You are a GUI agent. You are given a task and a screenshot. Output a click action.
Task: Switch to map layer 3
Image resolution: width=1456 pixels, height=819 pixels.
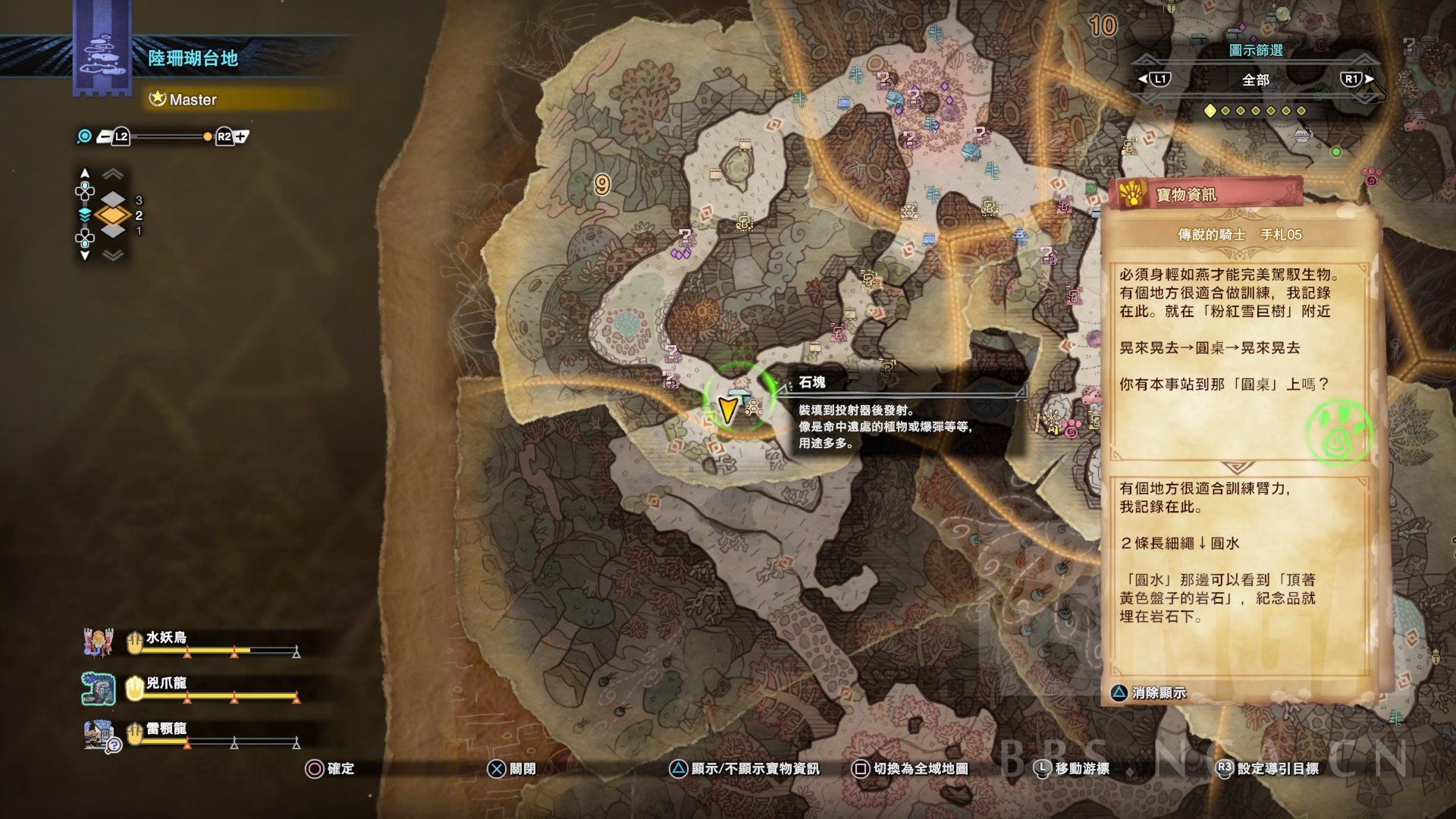113,200
